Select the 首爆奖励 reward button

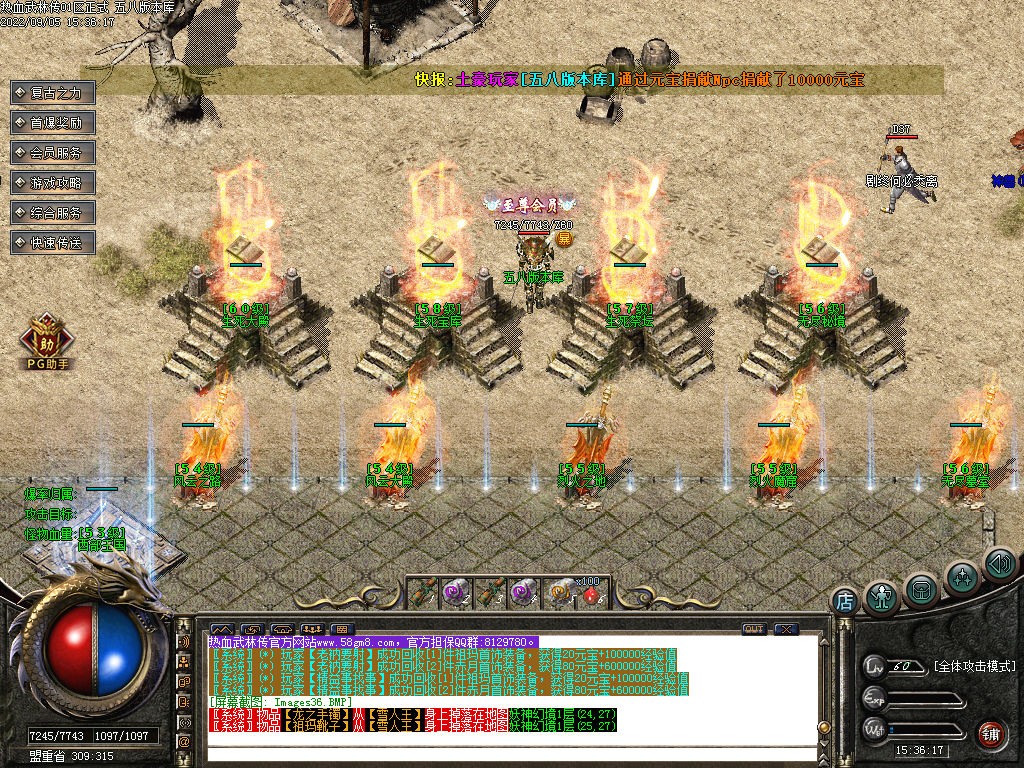(53, 123)
